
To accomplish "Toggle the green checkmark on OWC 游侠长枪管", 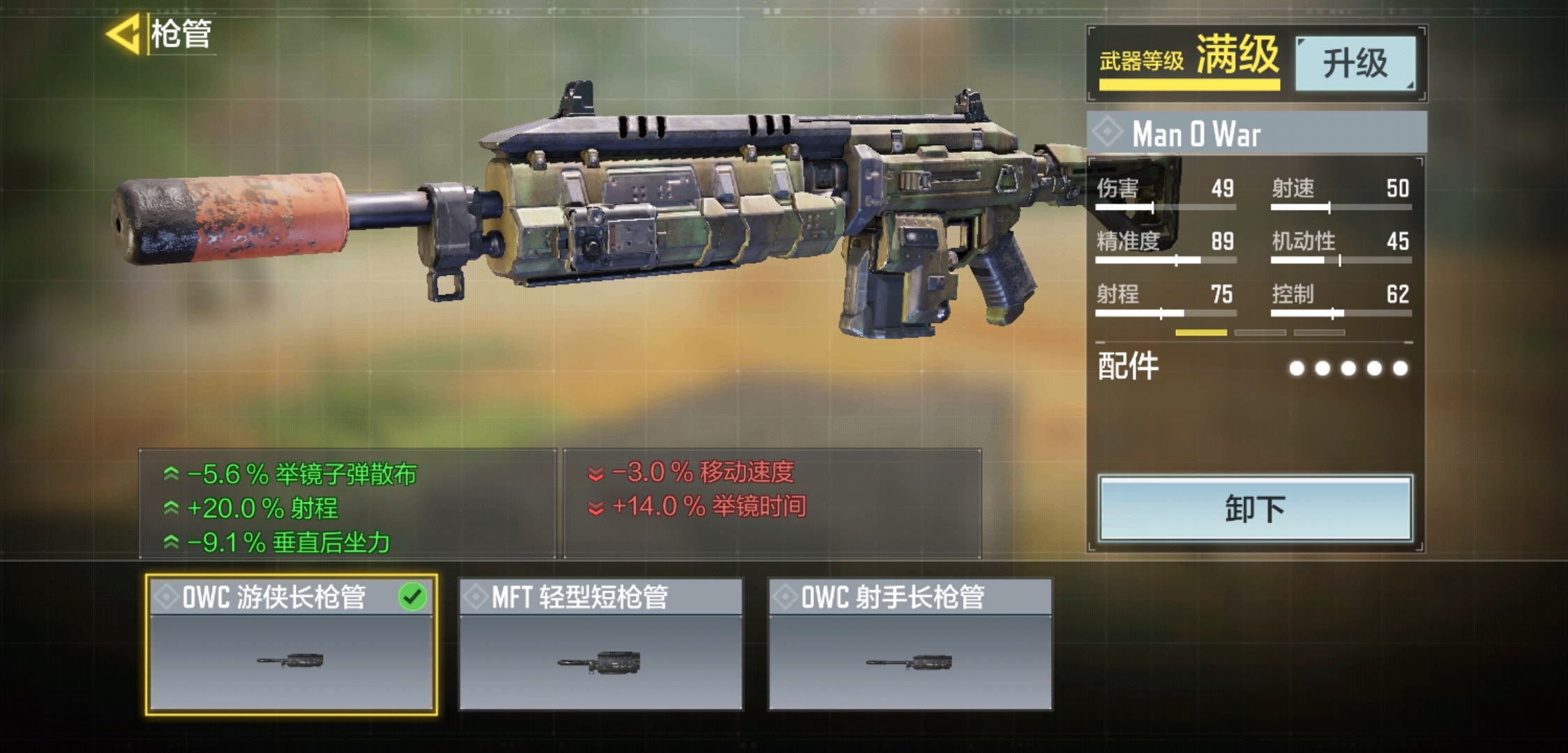I will 414,594.
